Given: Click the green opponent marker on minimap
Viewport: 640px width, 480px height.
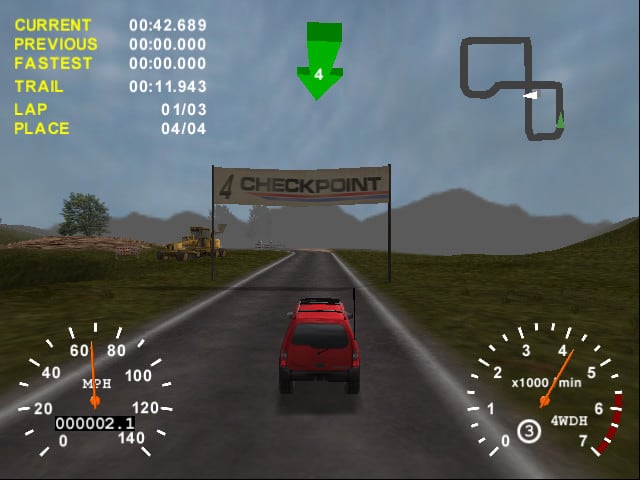Looking at the screenshot, I should pyautogui.click(x=560, y=119).
